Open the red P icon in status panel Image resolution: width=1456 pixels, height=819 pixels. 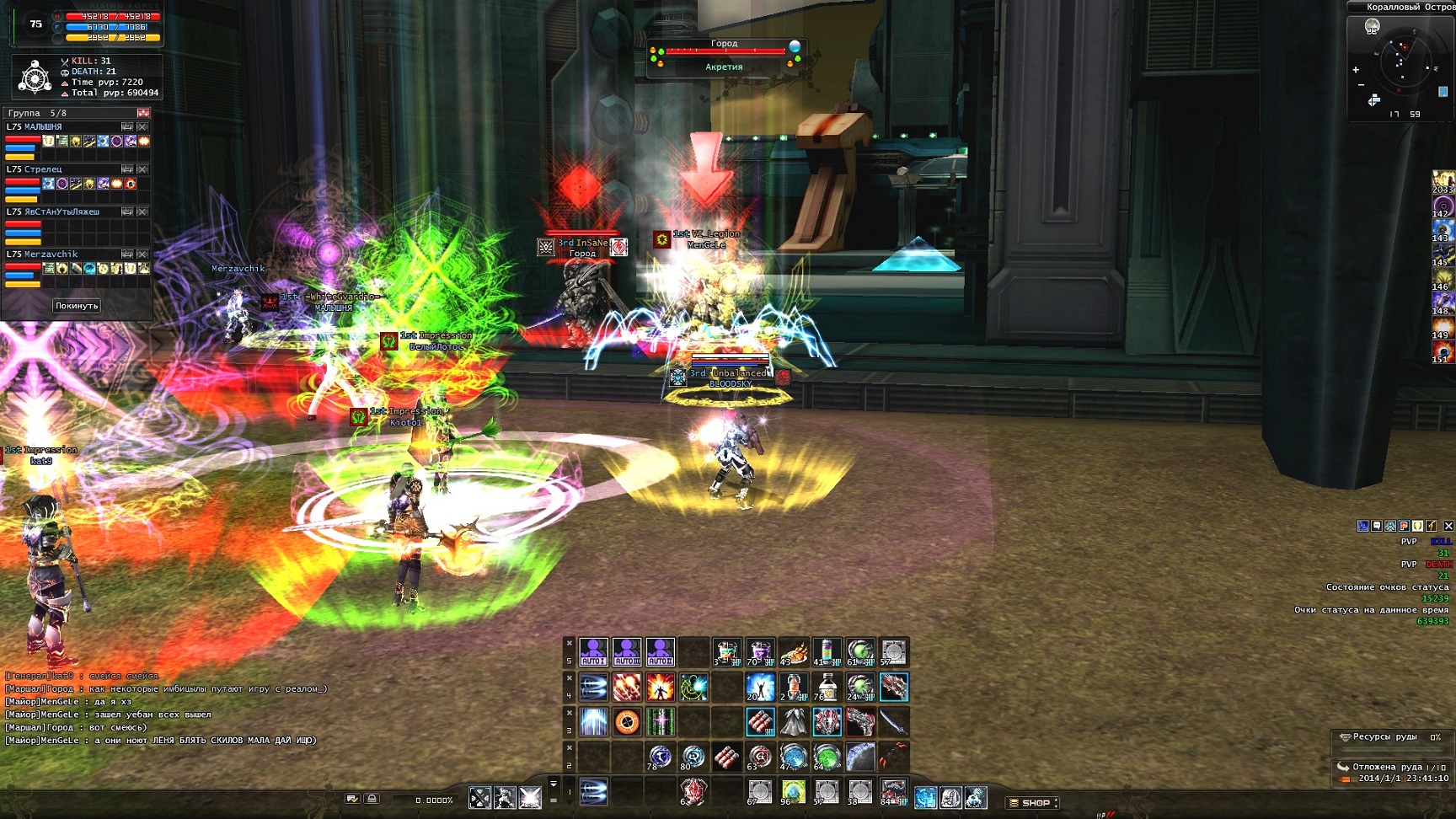1404,526
